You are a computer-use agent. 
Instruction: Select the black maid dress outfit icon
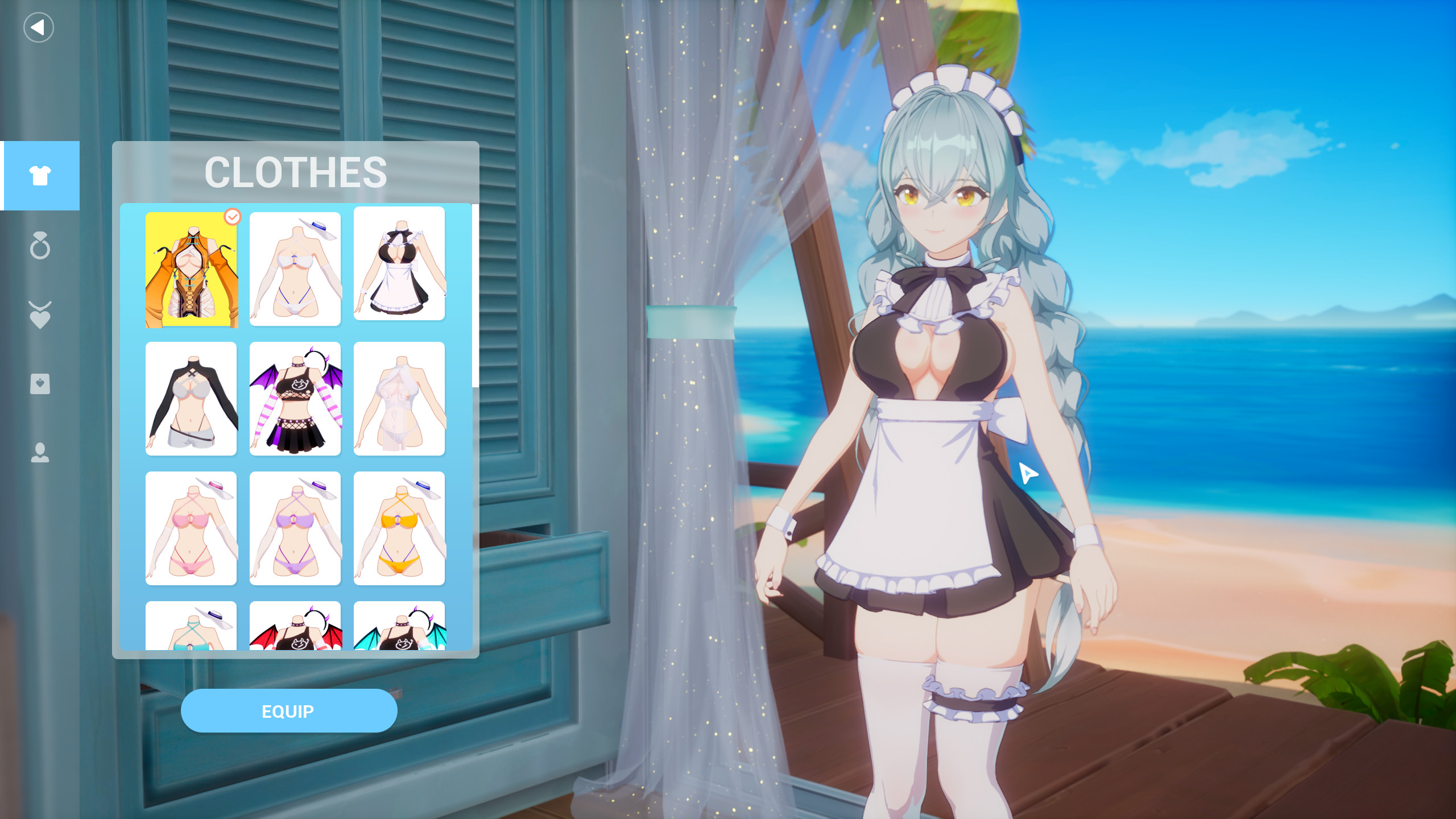point(399,268)
